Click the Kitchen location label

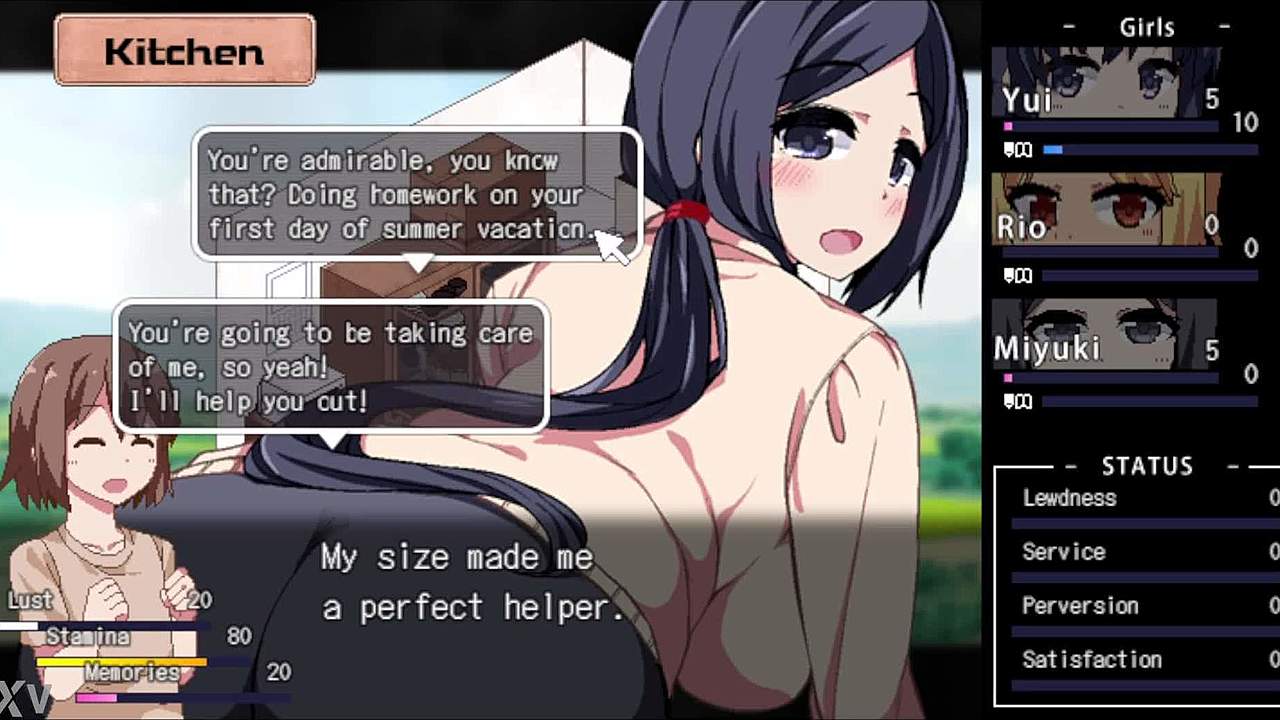click(x=185, y=50)
